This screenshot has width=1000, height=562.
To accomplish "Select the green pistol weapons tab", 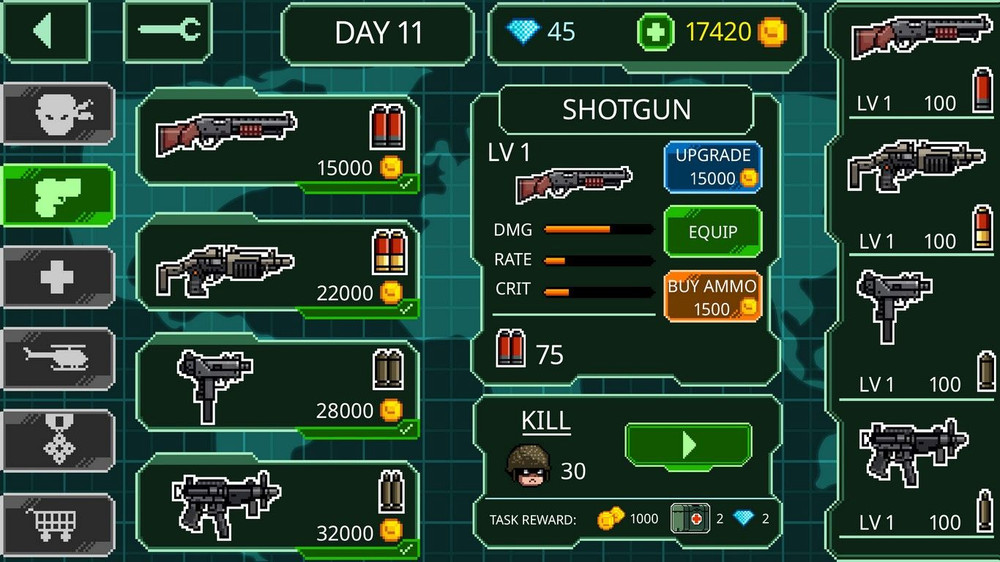I will click(x=57, y=195).
